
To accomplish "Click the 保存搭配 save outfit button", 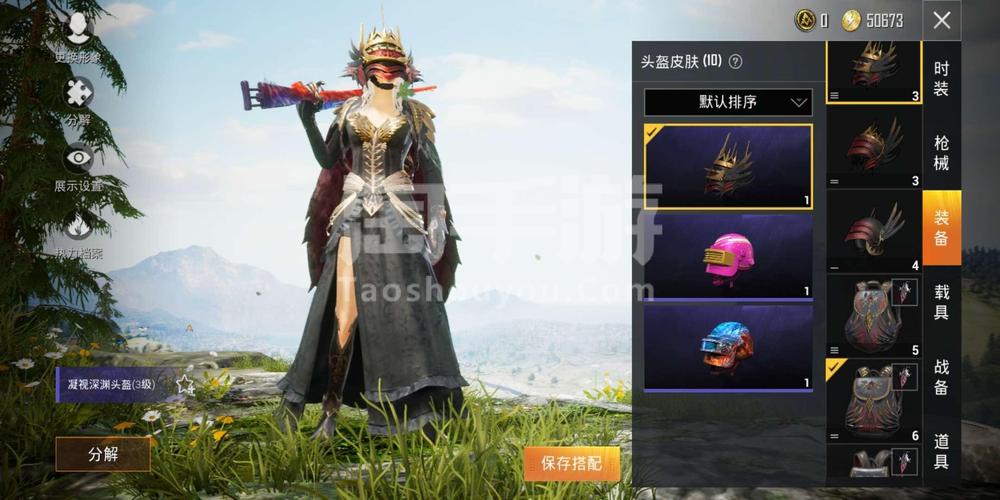I will click(x=571, y=463).
